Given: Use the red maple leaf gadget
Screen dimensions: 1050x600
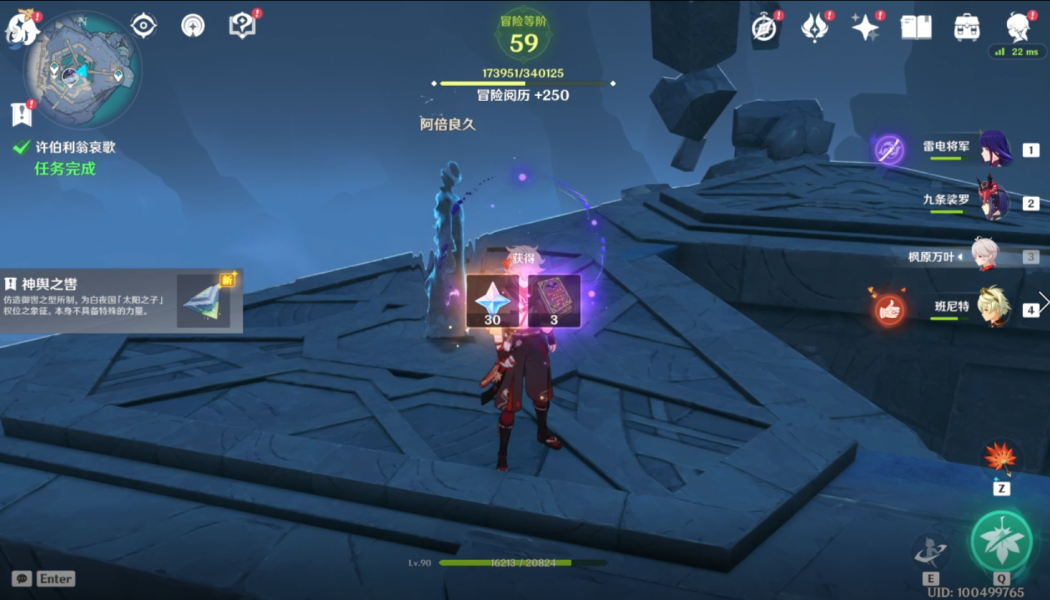Looking at the screenshot, I should (x=1000, y=457).
